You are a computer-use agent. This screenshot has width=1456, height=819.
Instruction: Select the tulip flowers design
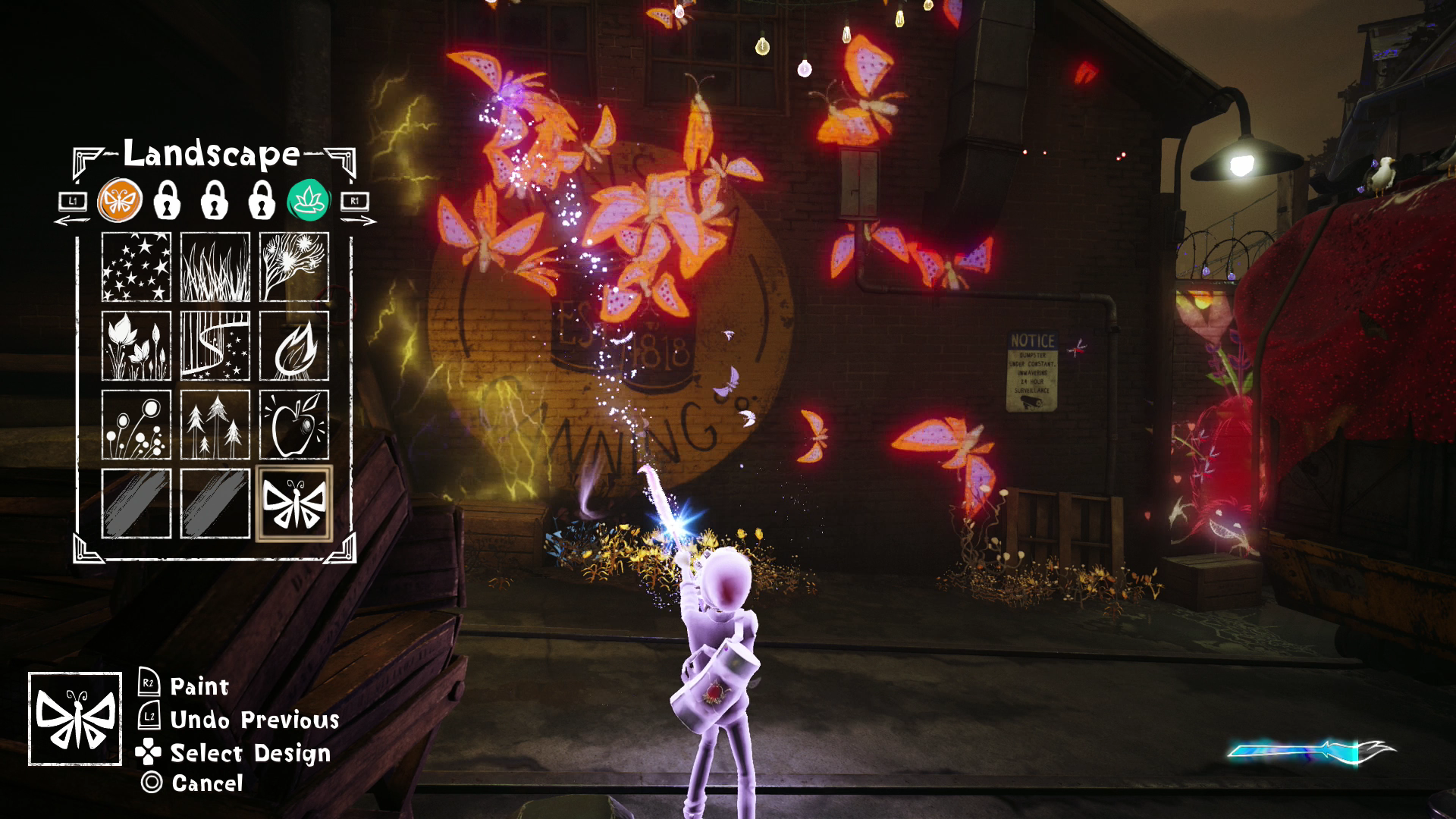pos(136,346)
